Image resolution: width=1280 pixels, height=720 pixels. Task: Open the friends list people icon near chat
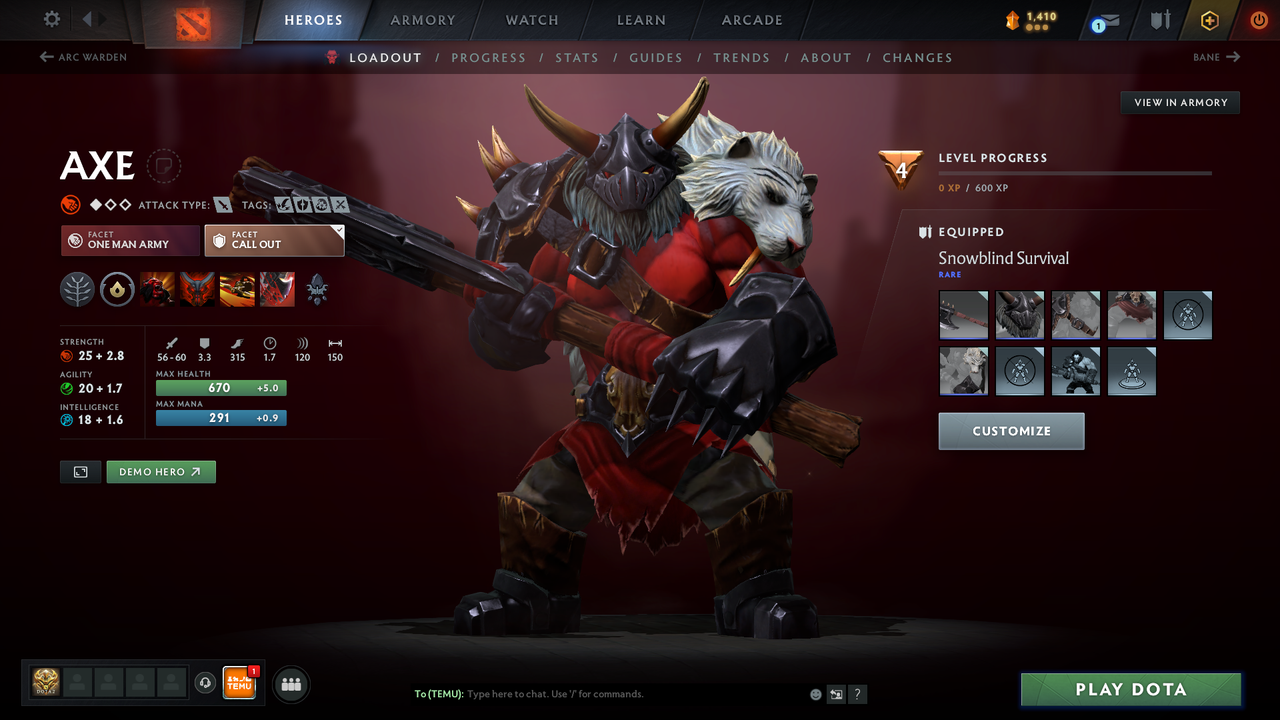[x=290, y=684]
